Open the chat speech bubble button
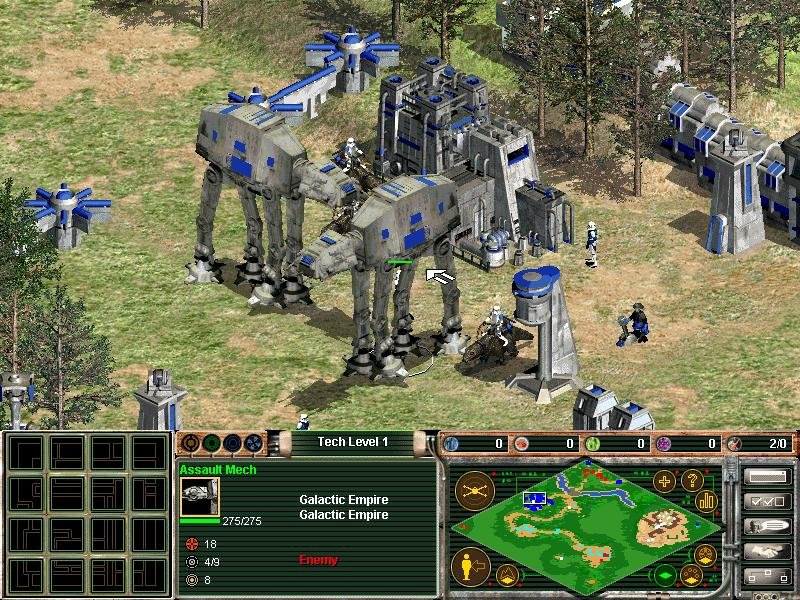This screenshot has width=800, height=600. [x=767, y=526]
